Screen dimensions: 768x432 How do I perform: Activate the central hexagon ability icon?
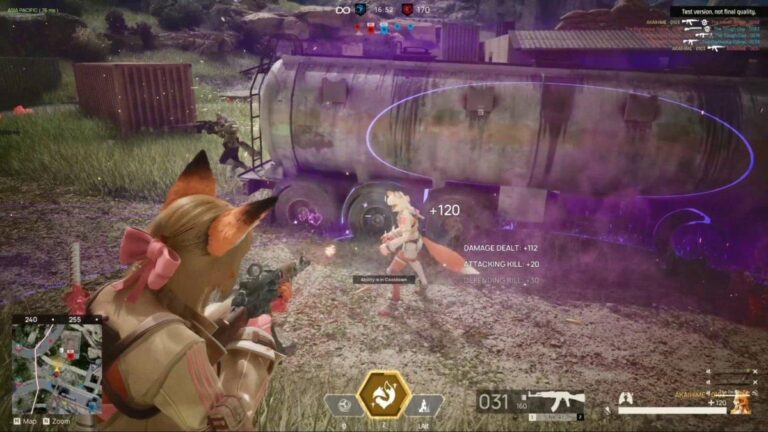point(384,394)
